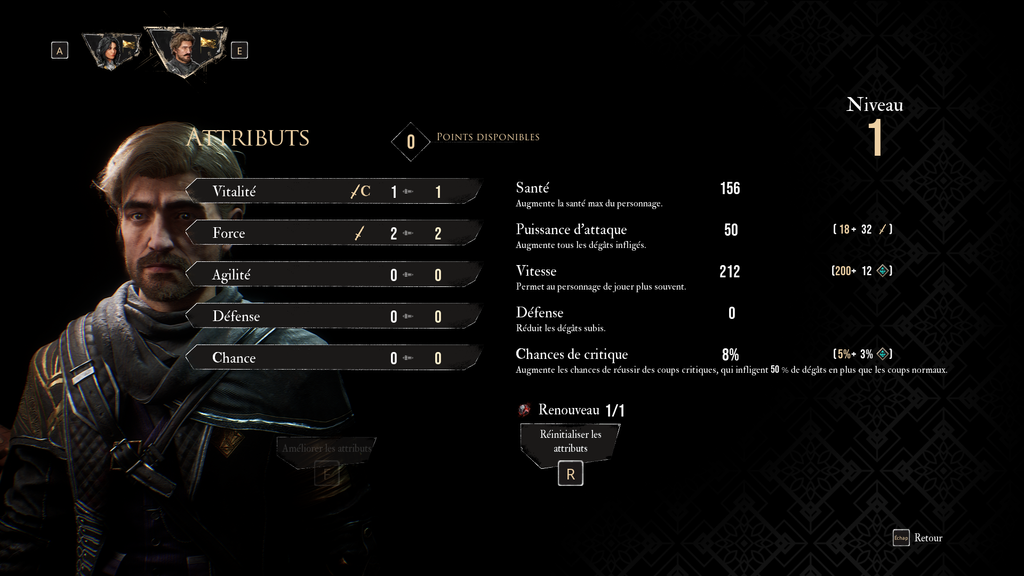Select the Vitalité attribute row
This screenshot has width=1024, height=576.
330,191
